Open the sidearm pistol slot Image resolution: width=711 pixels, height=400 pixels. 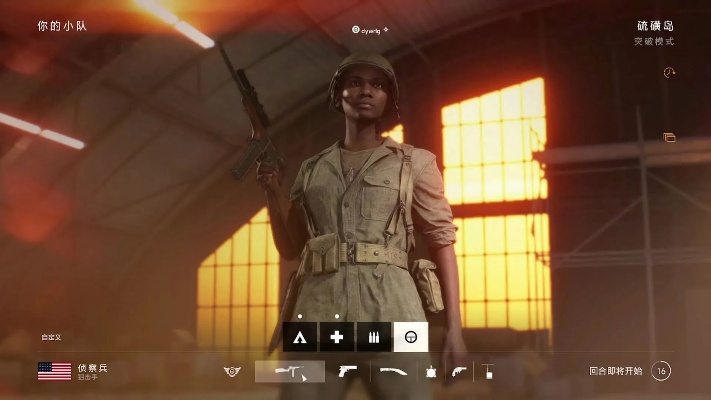point(348,371)
